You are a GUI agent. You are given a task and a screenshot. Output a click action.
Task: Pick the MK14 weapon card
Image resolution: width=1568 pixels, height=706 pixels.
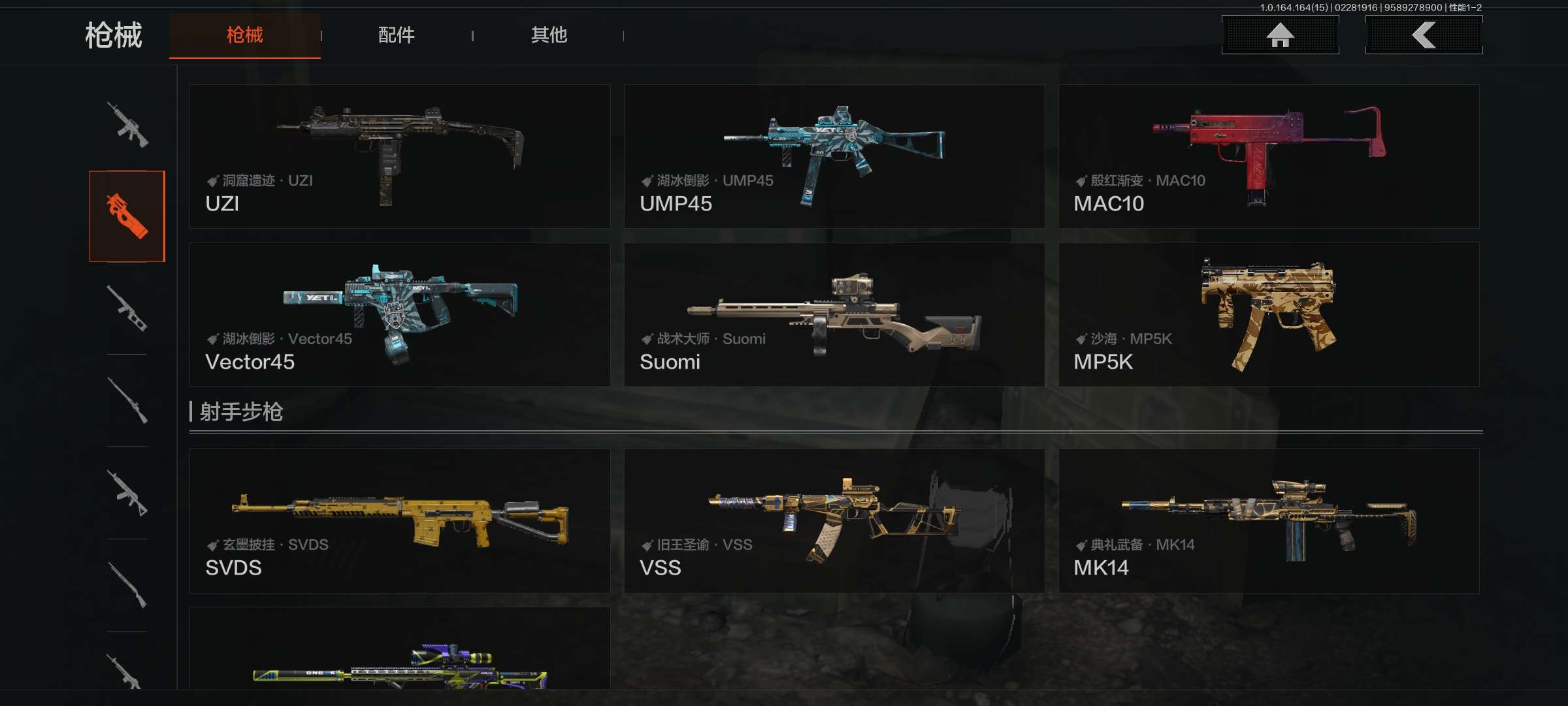1268,520
